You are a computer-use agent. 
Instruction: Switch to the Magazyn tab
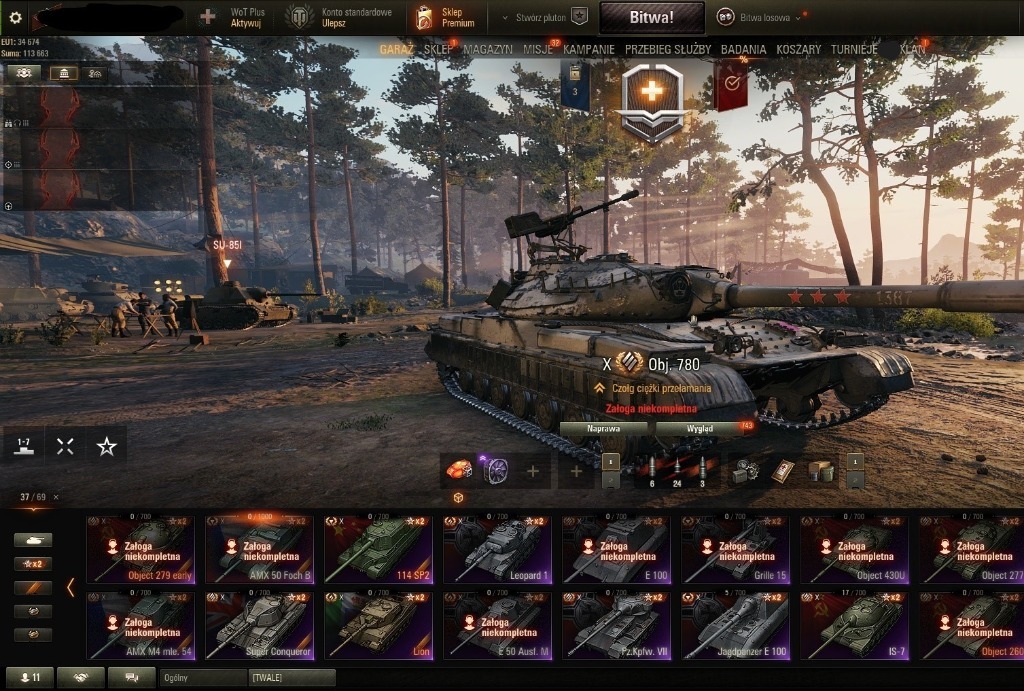click(488, 49)
